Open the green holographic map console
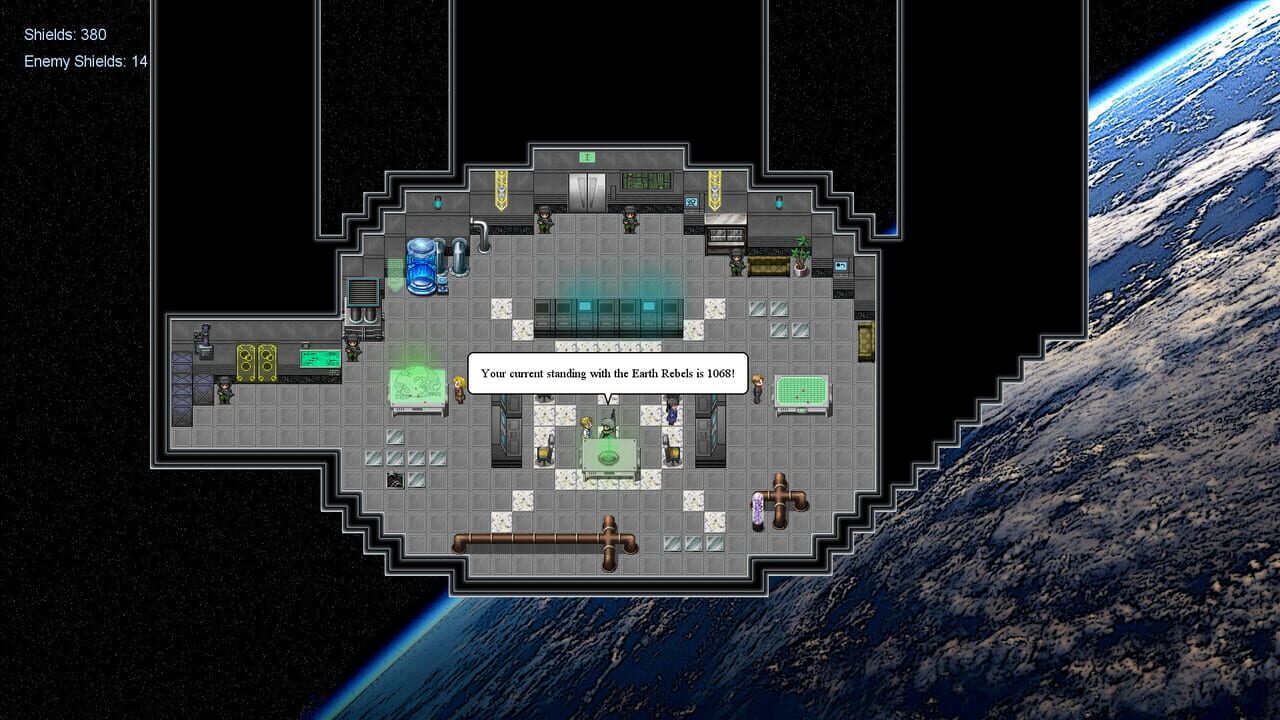Viewport: 1280px width, 720px height. (417, 384)
